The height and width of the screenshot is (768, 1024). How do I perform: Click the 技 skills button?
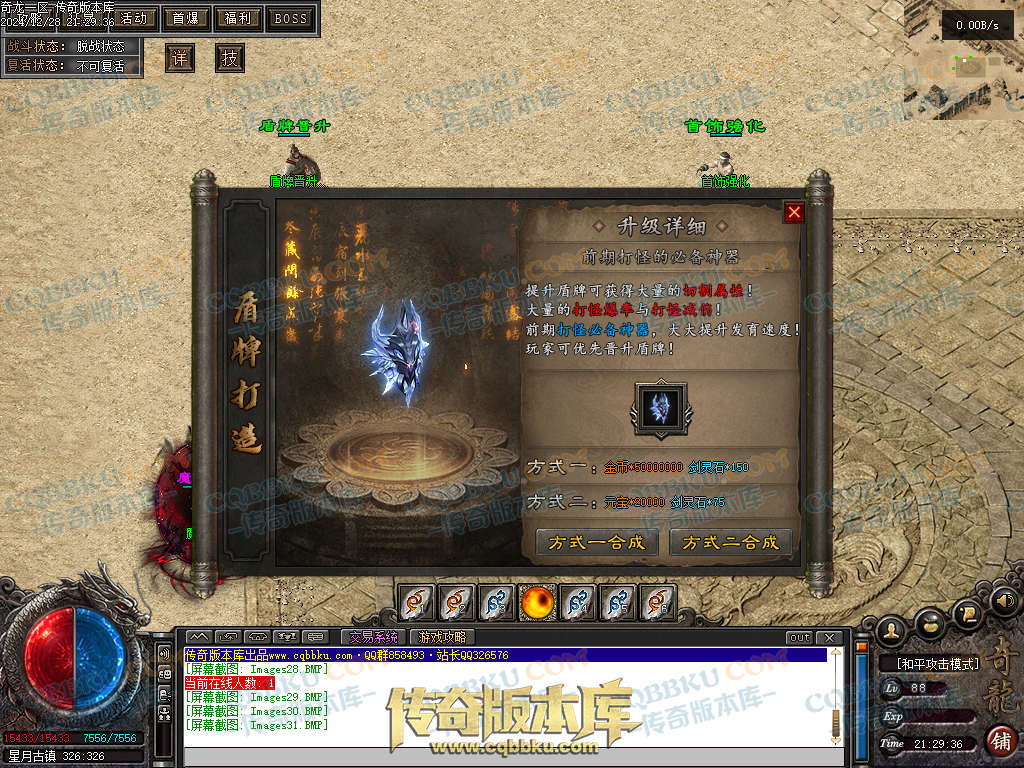pos(230,58)
